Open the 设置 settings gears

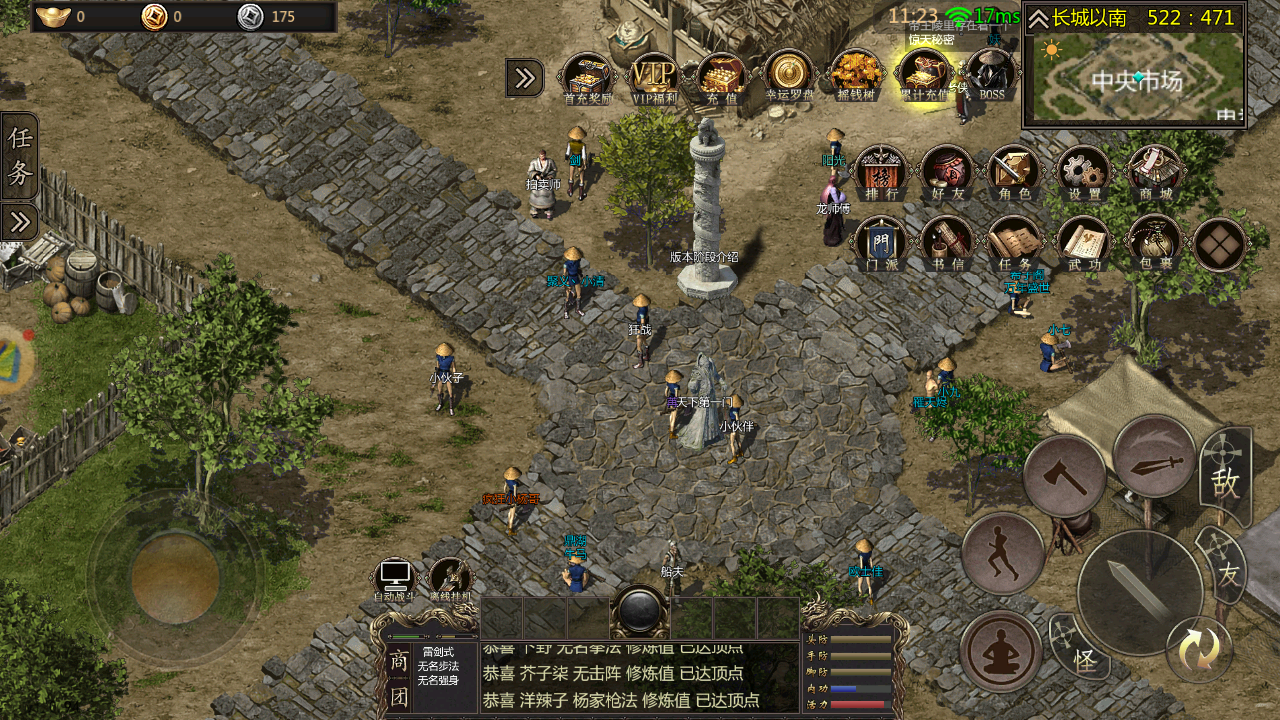[x=1082, y=171]
